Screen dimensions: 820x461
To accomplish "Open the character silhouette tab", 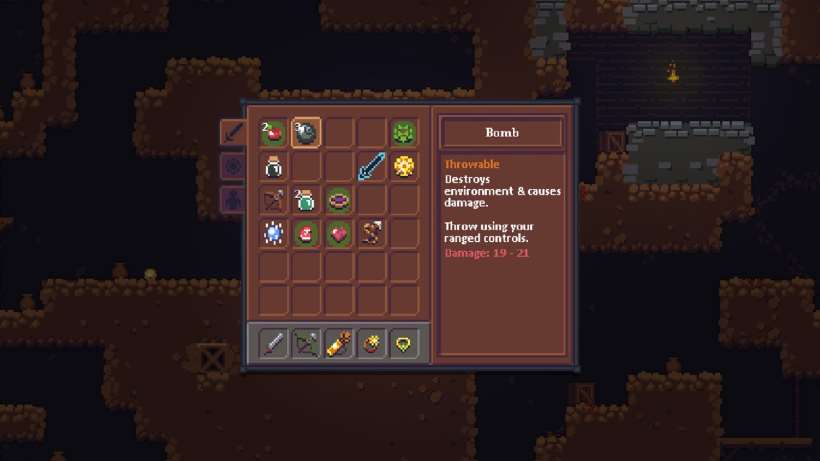I will coord(231,198).
